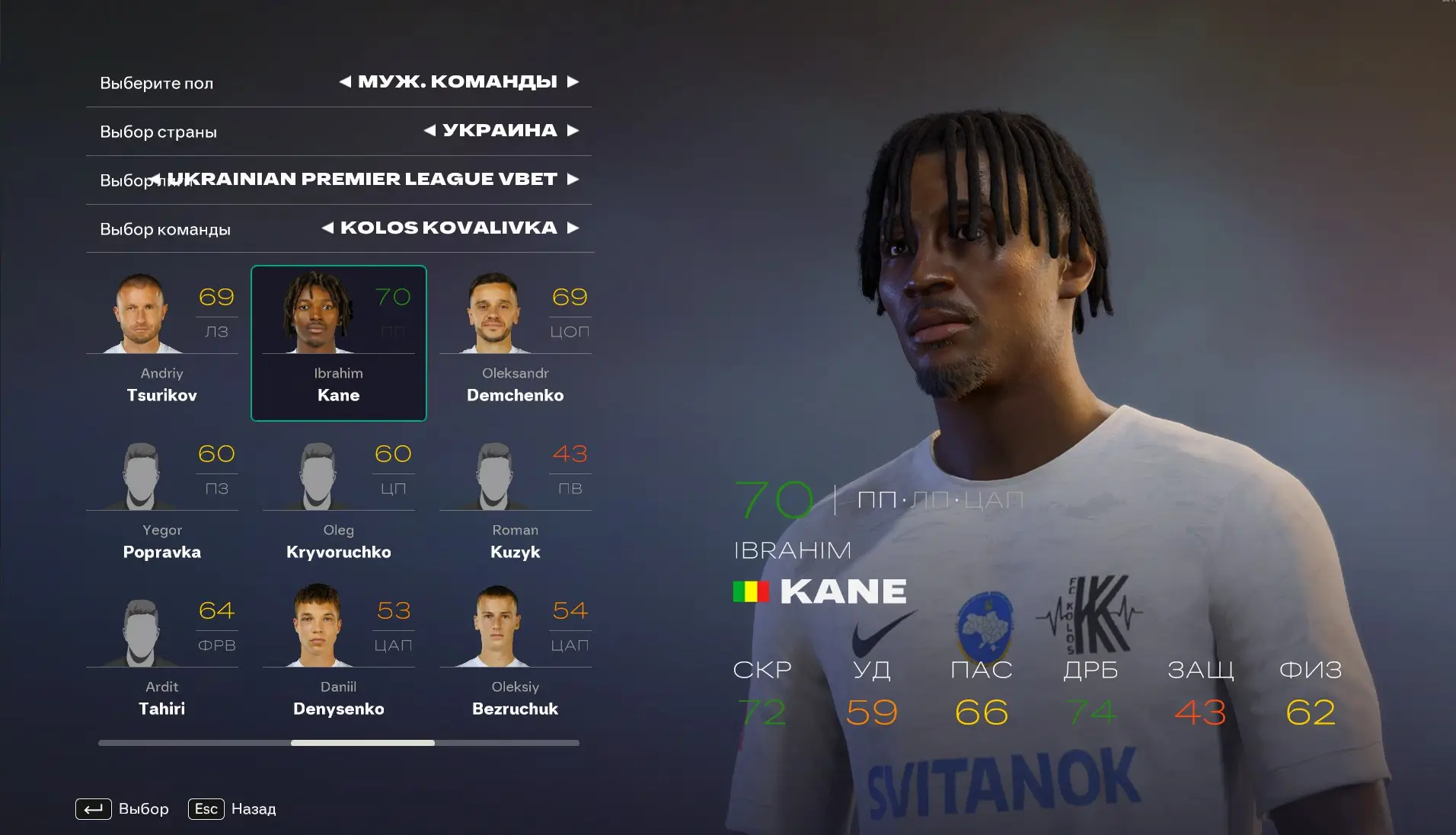This screenshot has height=835, width=1456.
Task: Select the Andriy Tsurikov player card
Action: click(x=162, y=343)
